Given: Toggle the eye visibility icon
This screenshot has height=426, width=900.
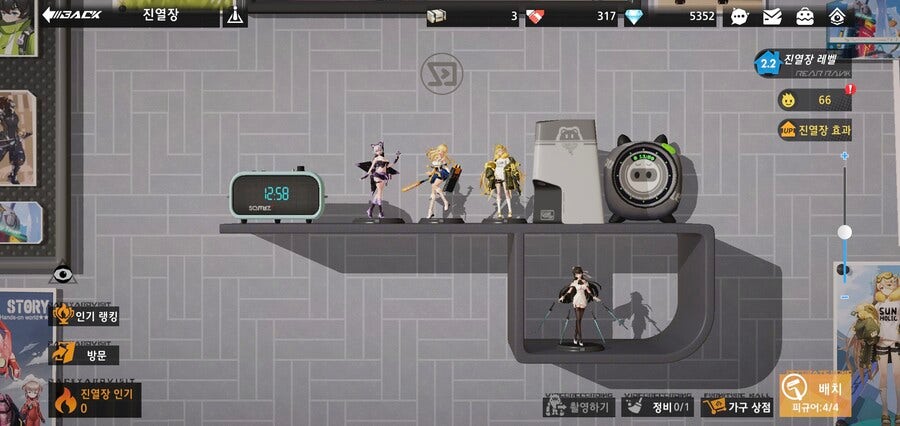Looking at the screenshot, I should 63,273.
